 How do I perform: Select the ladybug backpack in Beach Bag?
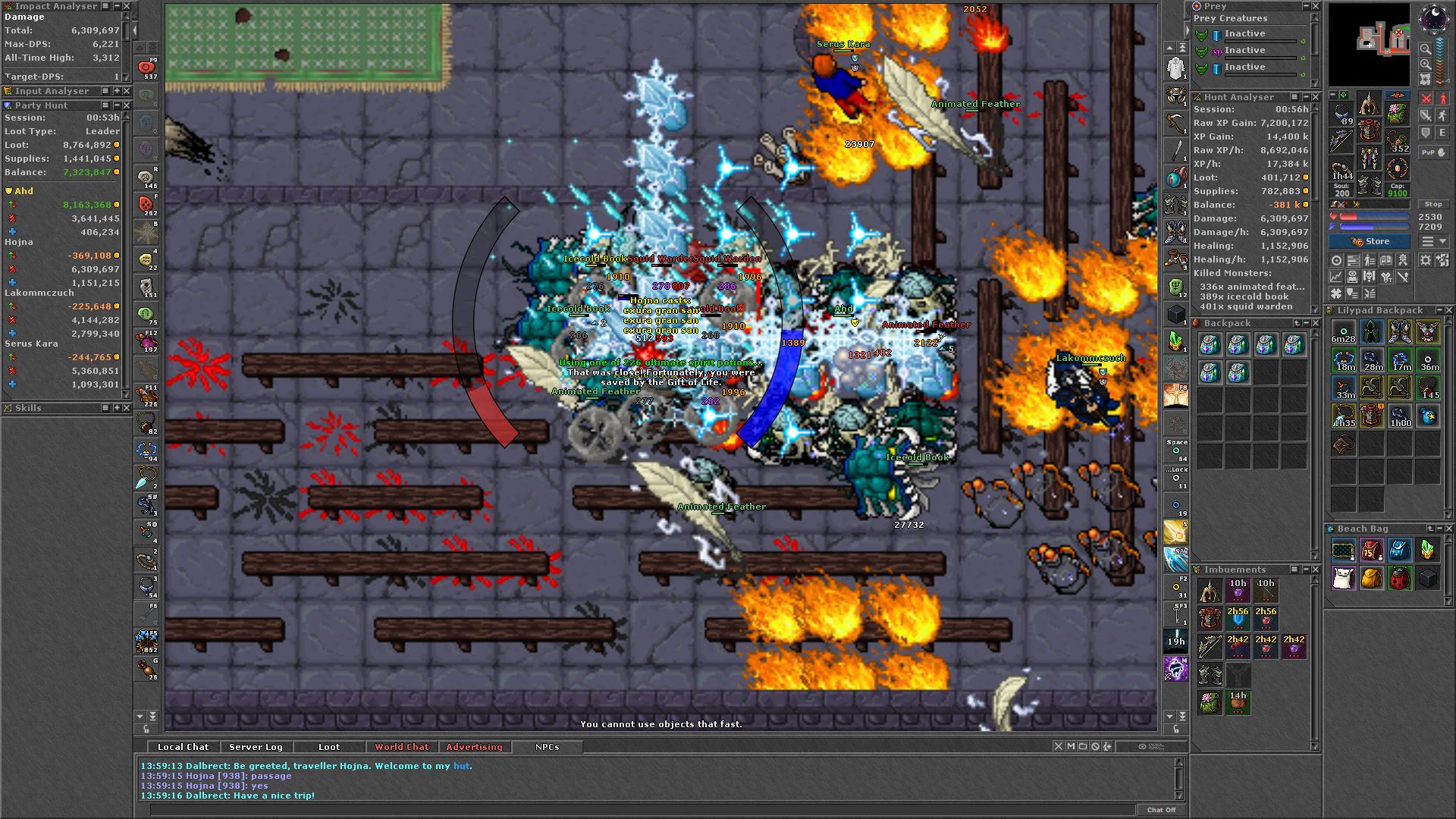pyautogui.click(x=1399, y=579)
